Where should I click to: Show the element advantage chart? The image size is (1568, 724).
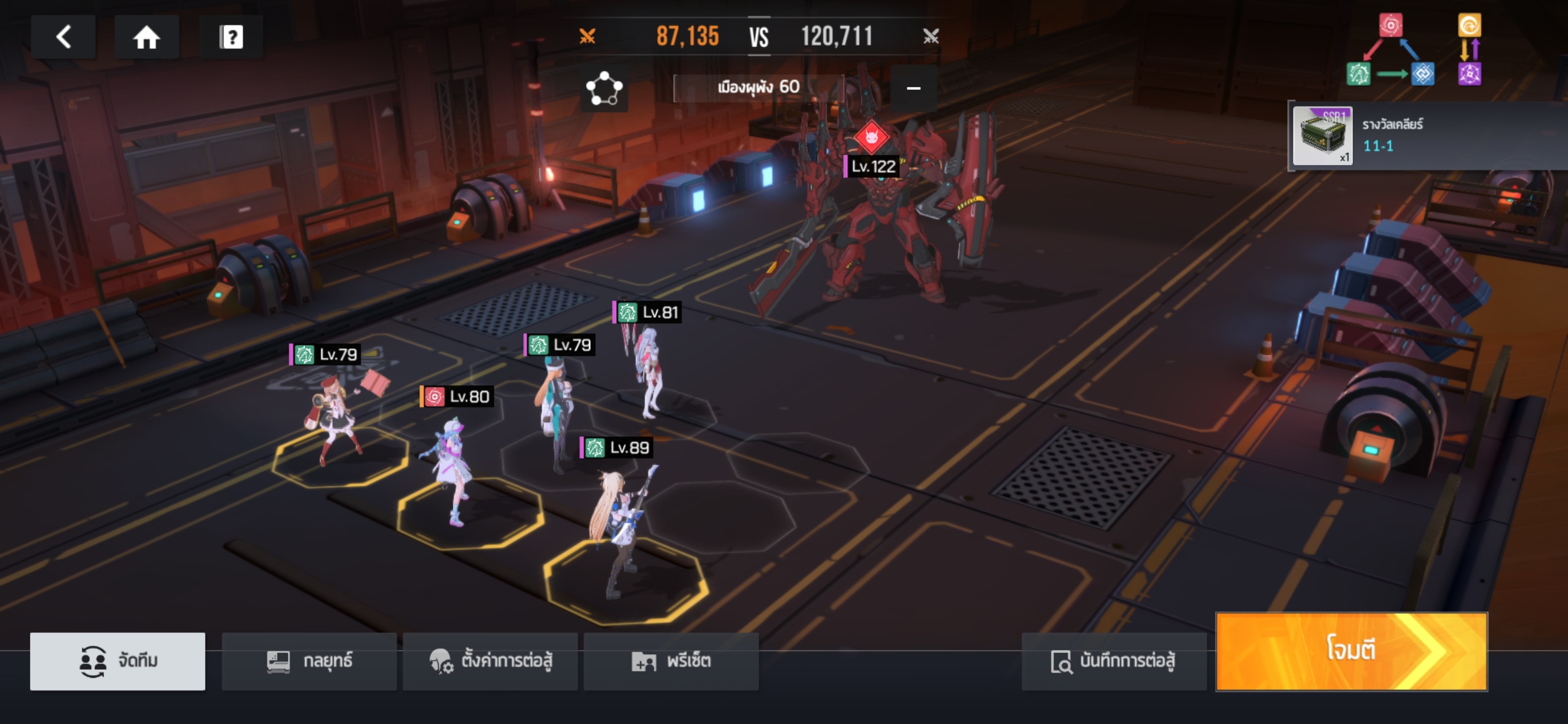tap(1414, 50)
